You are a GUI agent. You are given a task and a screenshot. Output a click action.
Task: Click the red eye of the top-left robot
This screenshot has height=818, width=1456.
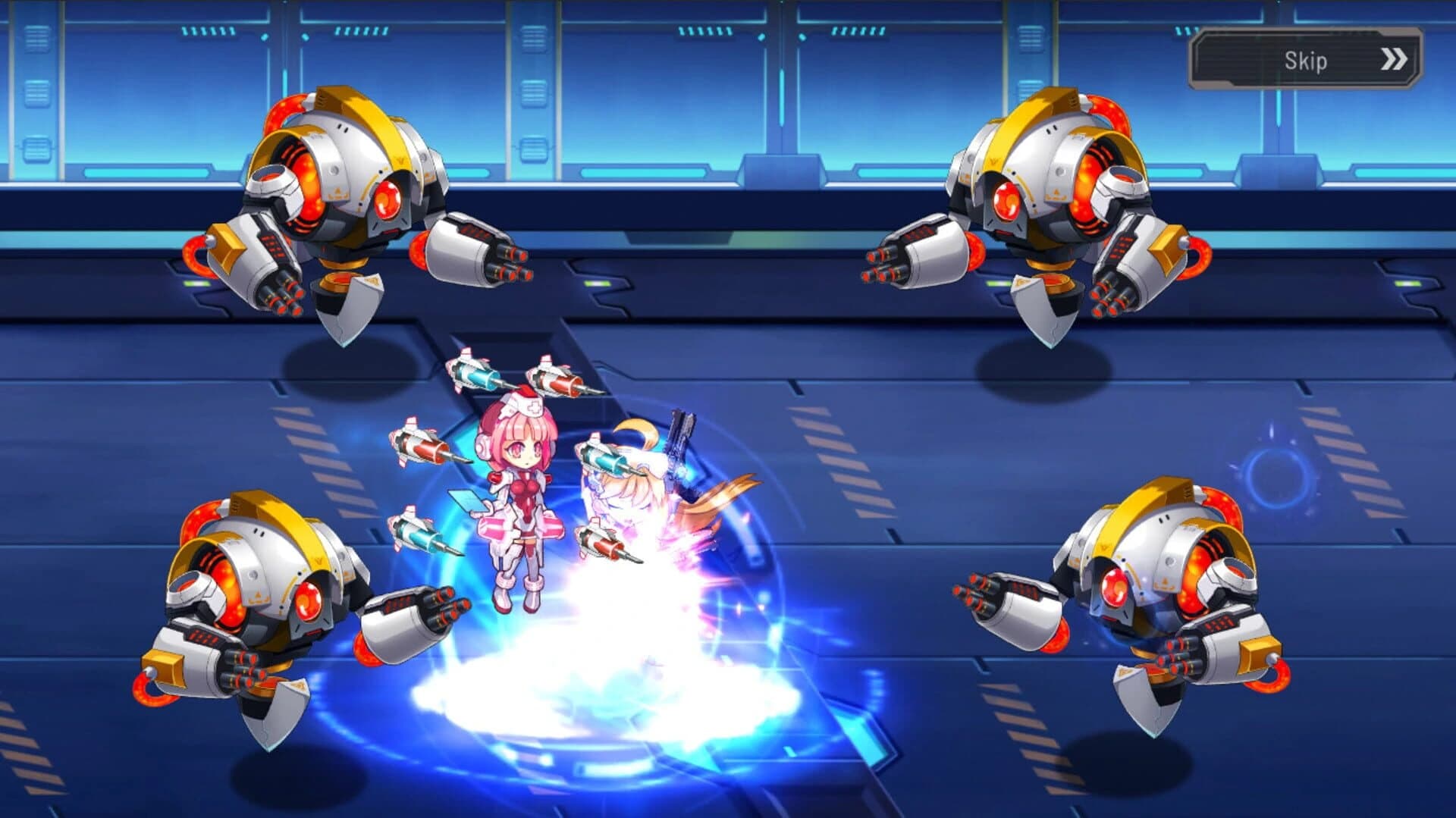[388, 201]
